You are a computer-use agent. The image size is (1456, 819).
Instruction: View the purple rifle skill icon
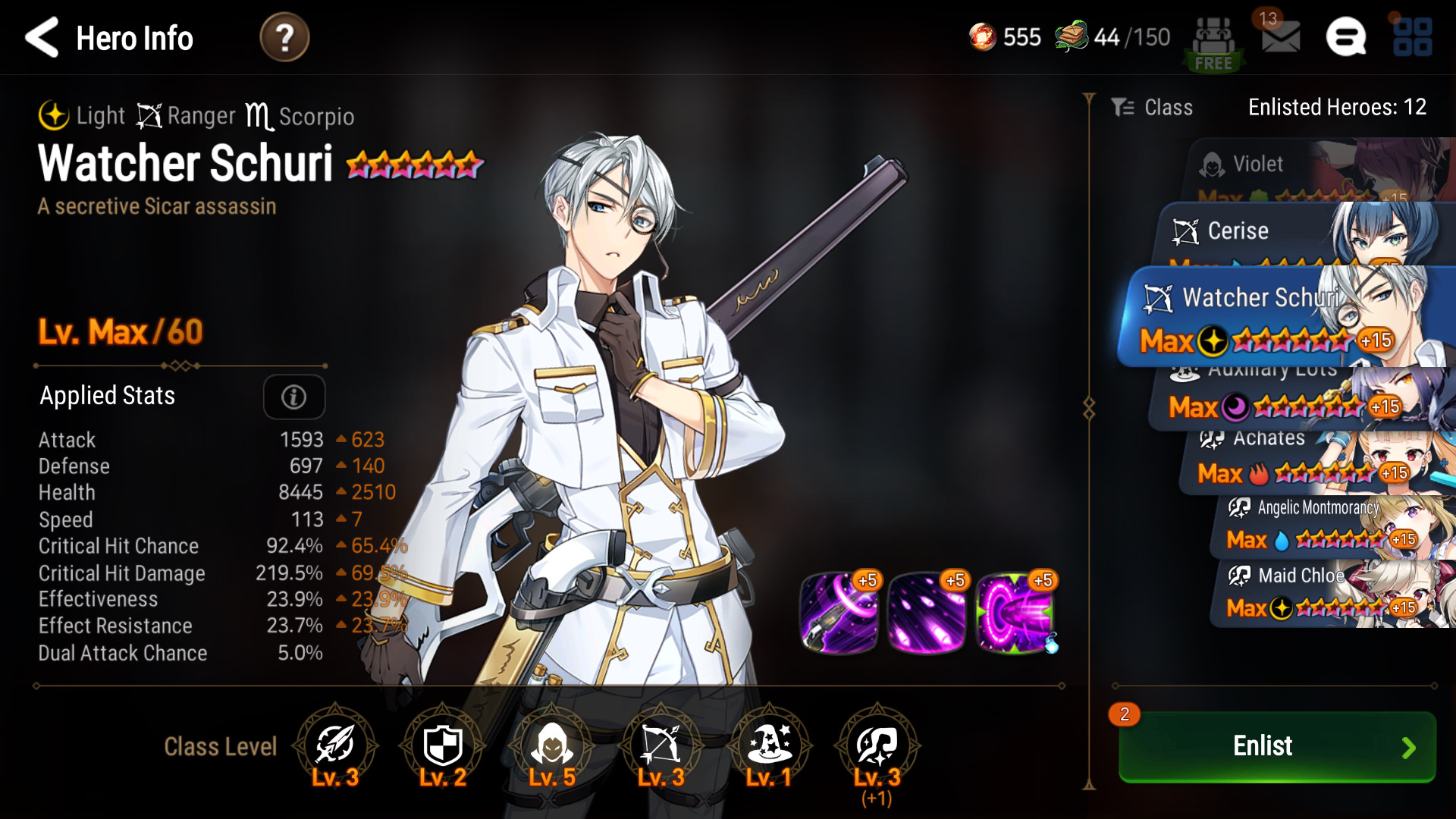coord(839,613)
